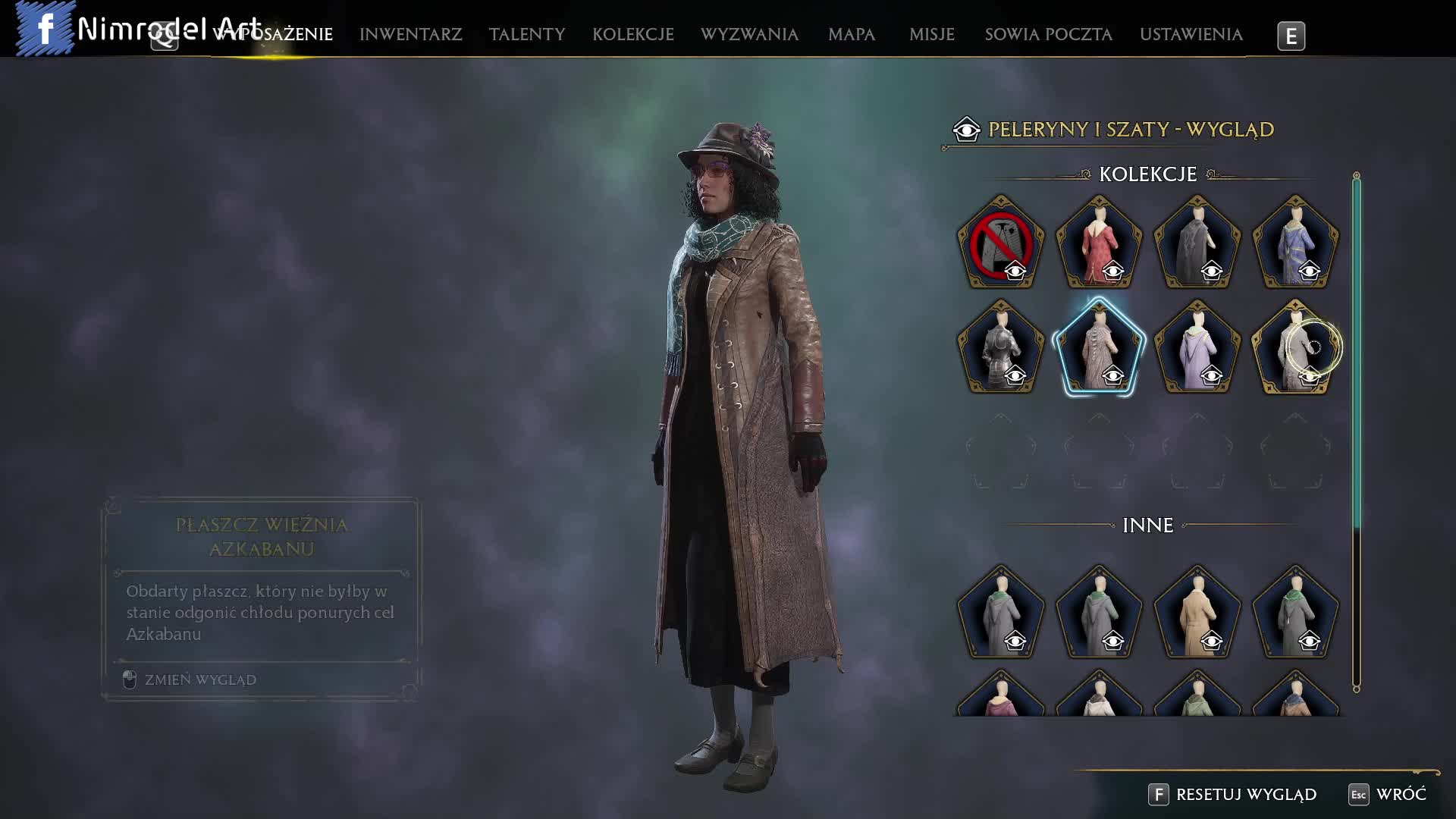Choose the lavender hooded robe appearance

[1197, 348]
